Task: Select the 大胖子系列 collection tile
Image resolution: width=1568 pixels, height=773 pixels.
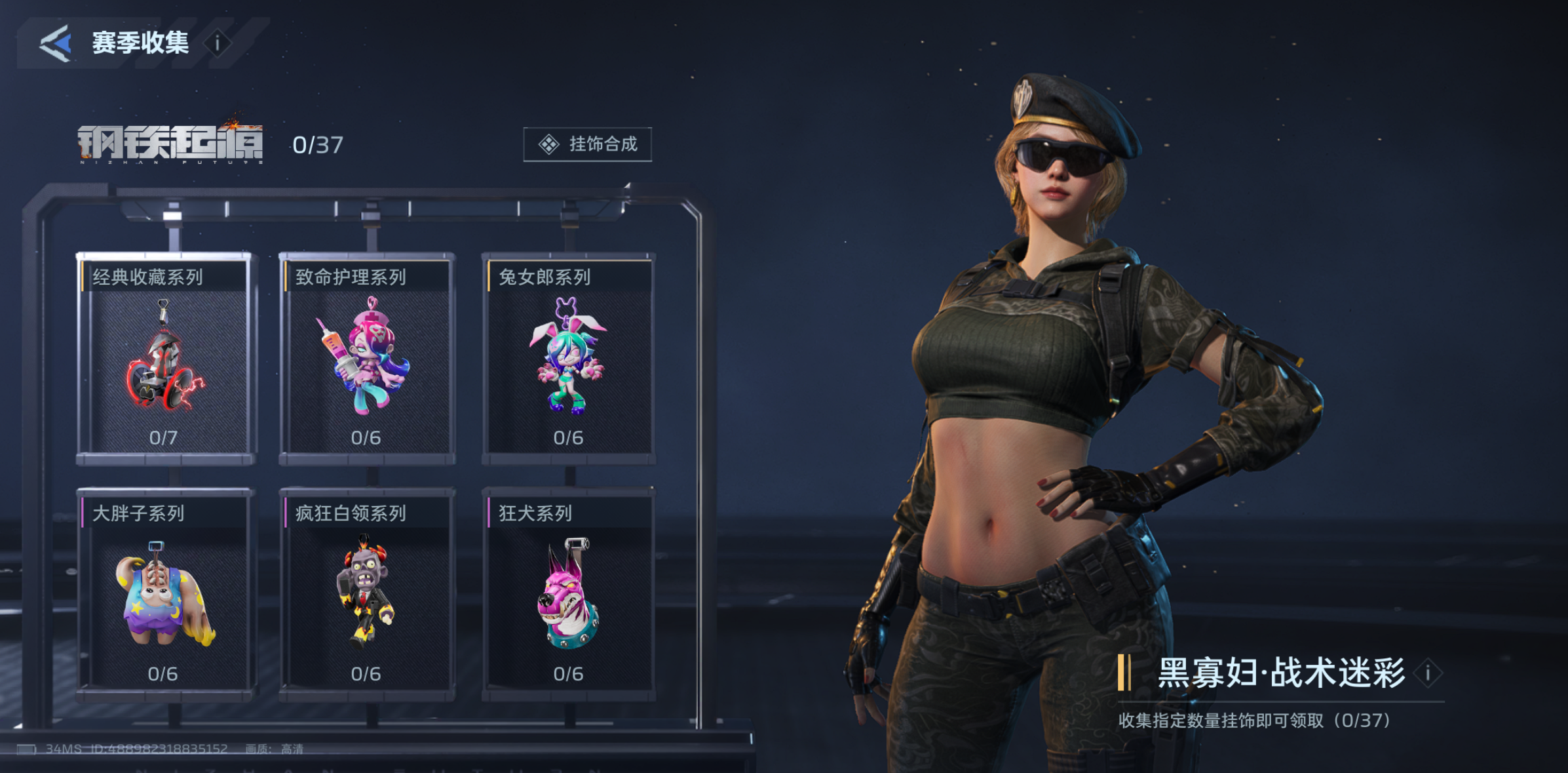Action: coord(164,593)
